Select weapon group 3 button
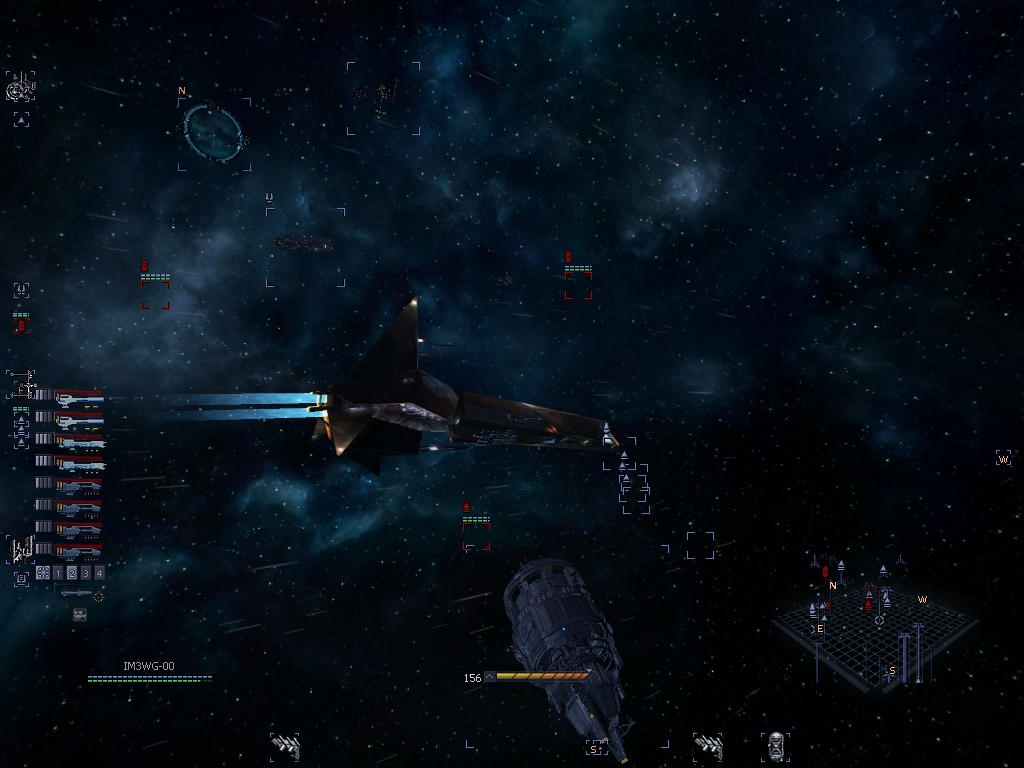The image size is (1024, 768). 85,573
